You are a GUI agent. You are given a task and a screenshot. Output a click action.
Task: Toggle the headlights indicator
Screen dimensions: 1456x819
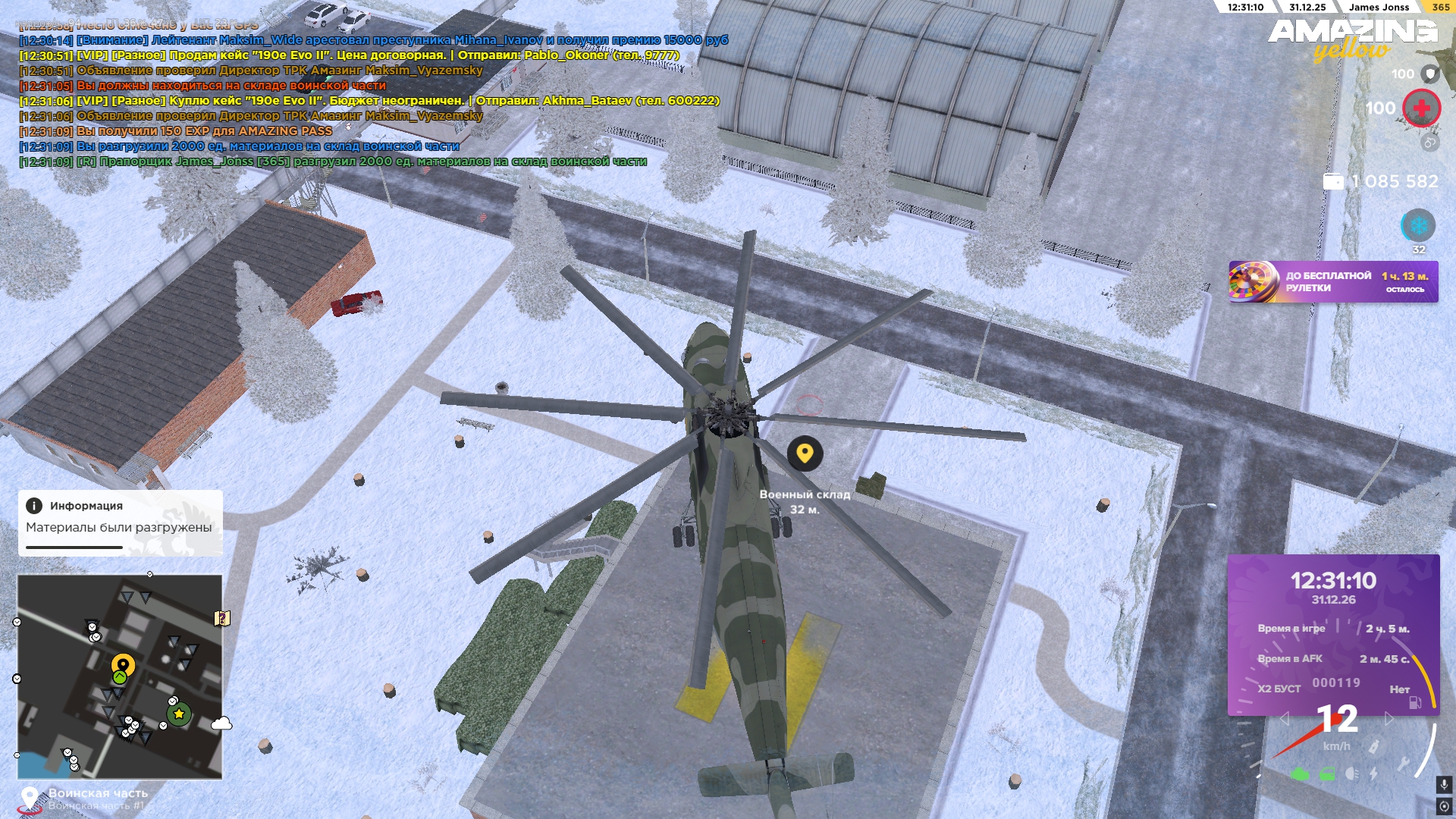1351,773
